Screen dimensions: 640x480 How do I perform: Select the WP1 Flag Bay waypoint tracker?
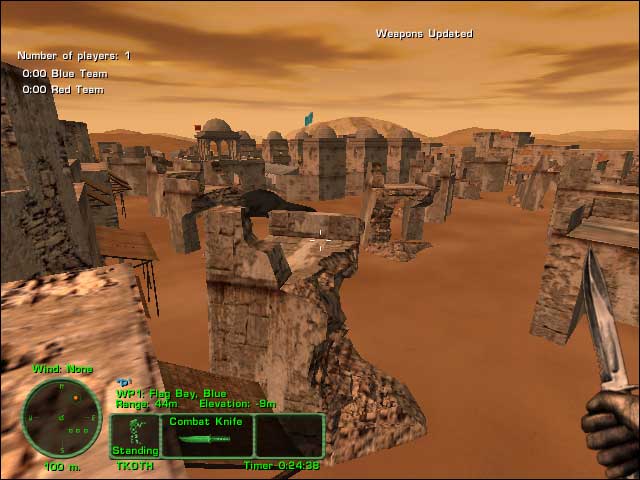click(x=171, y=394)
